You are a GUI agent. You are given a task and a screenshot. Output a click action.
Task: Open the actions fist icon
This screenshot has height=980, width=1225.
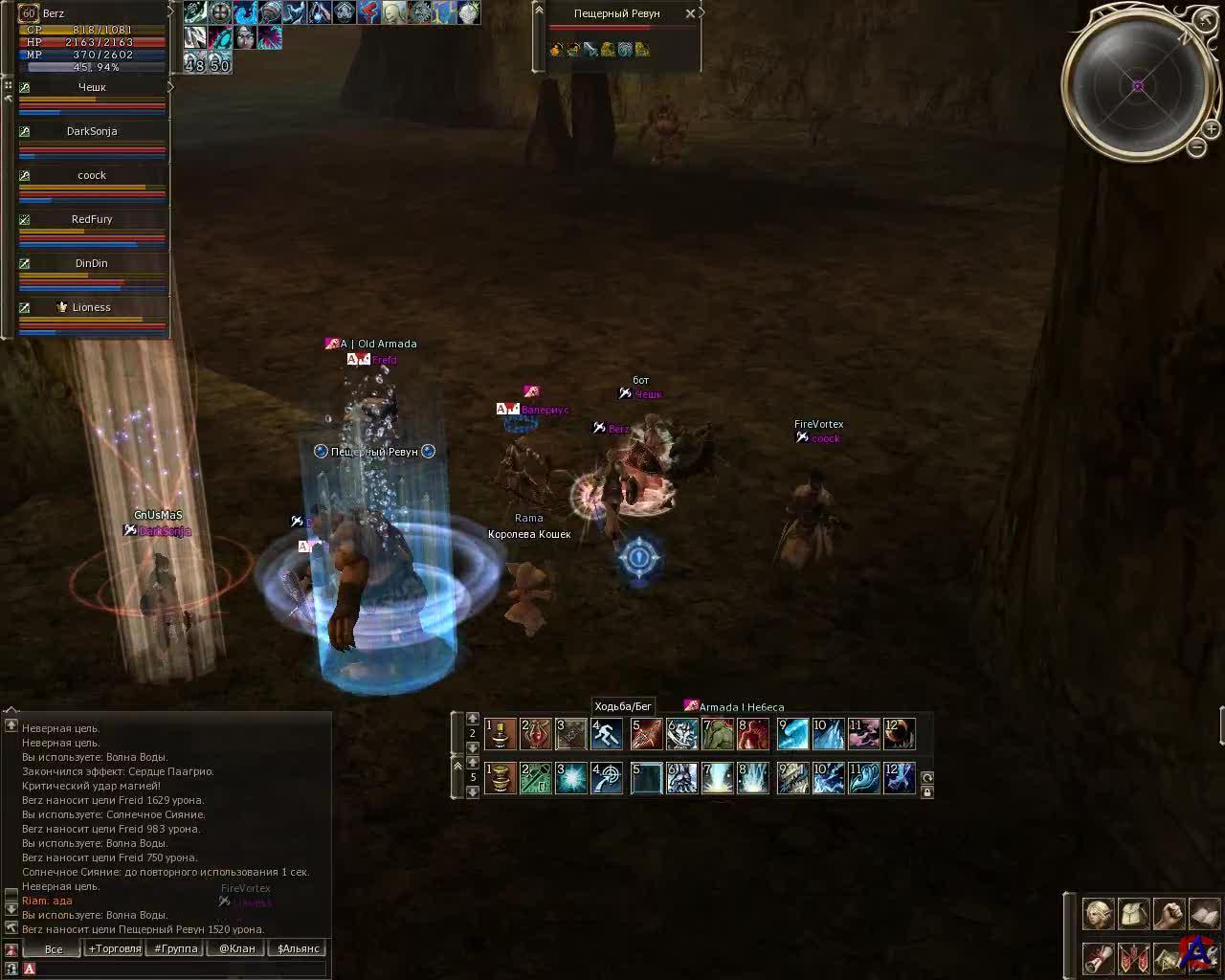[1169, 914]
